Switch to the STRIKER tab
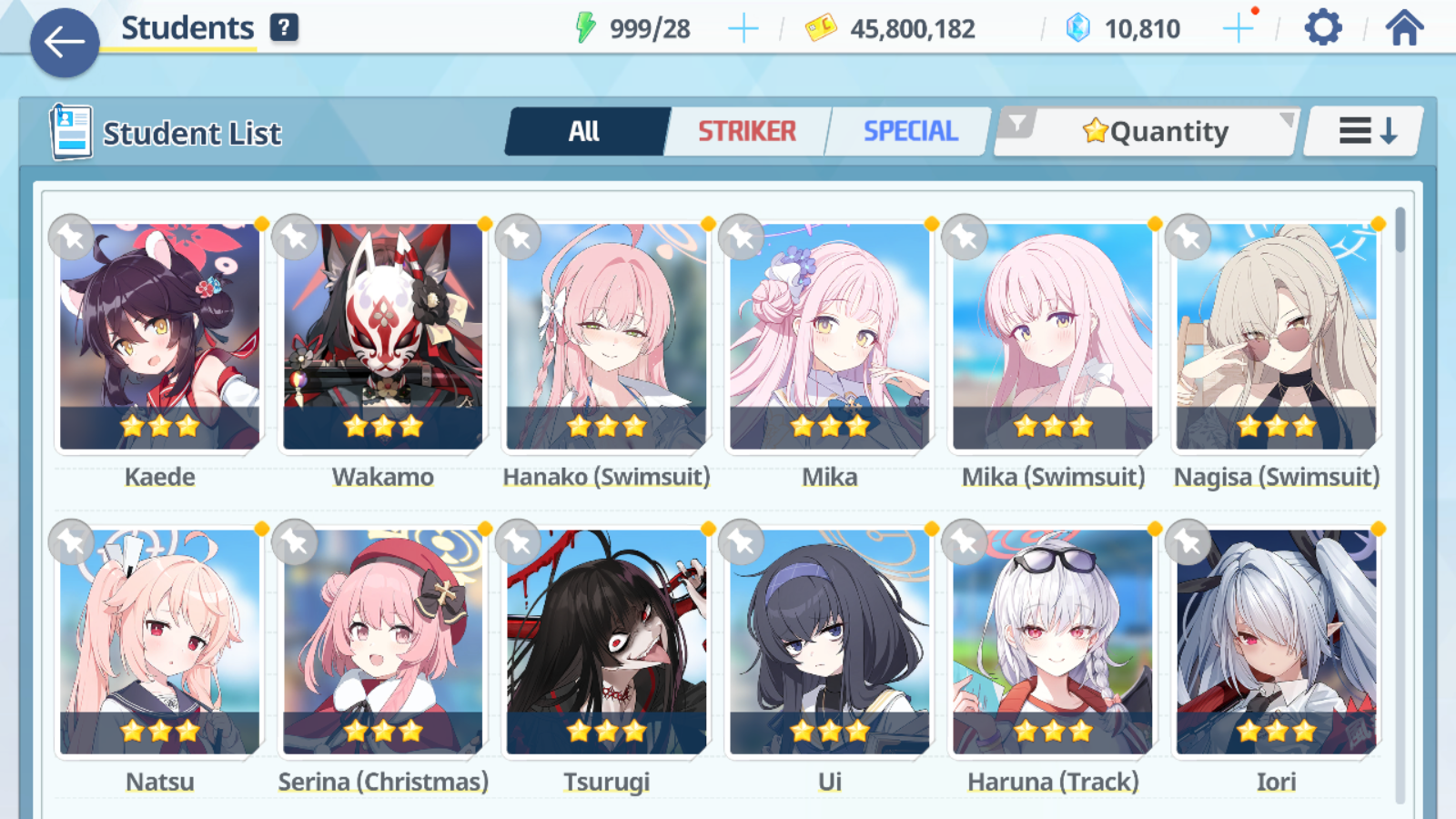 click(x=746, y=130)
